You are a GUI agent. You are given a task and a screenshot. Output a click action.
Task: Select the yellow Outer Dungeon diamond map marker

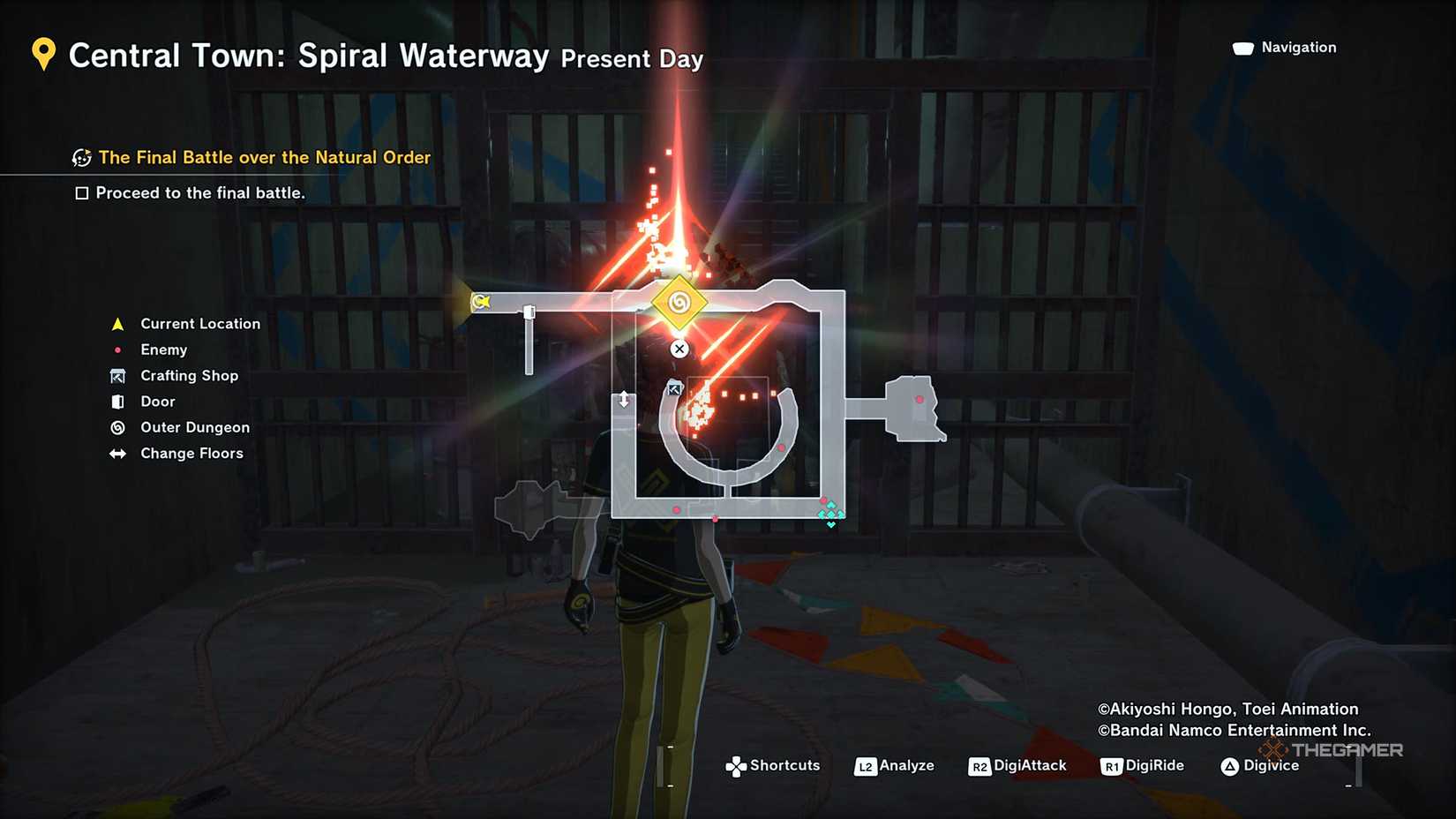pyautogui.click(x=679, y=303)
